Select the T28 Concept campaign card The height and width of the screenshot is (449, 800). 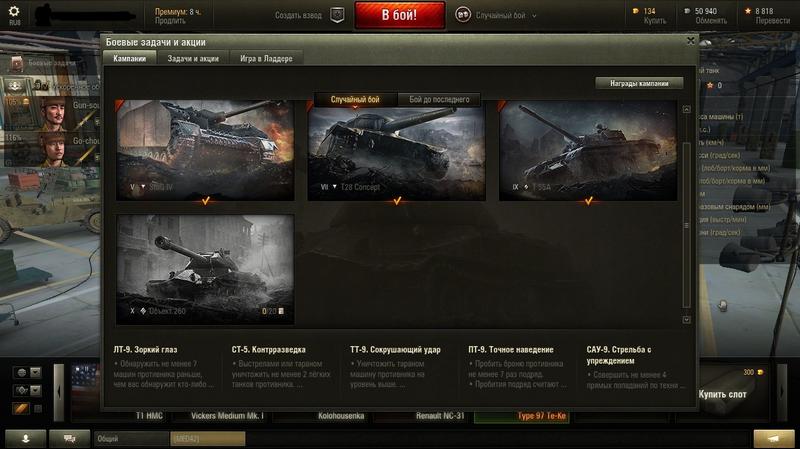[396, 152]
